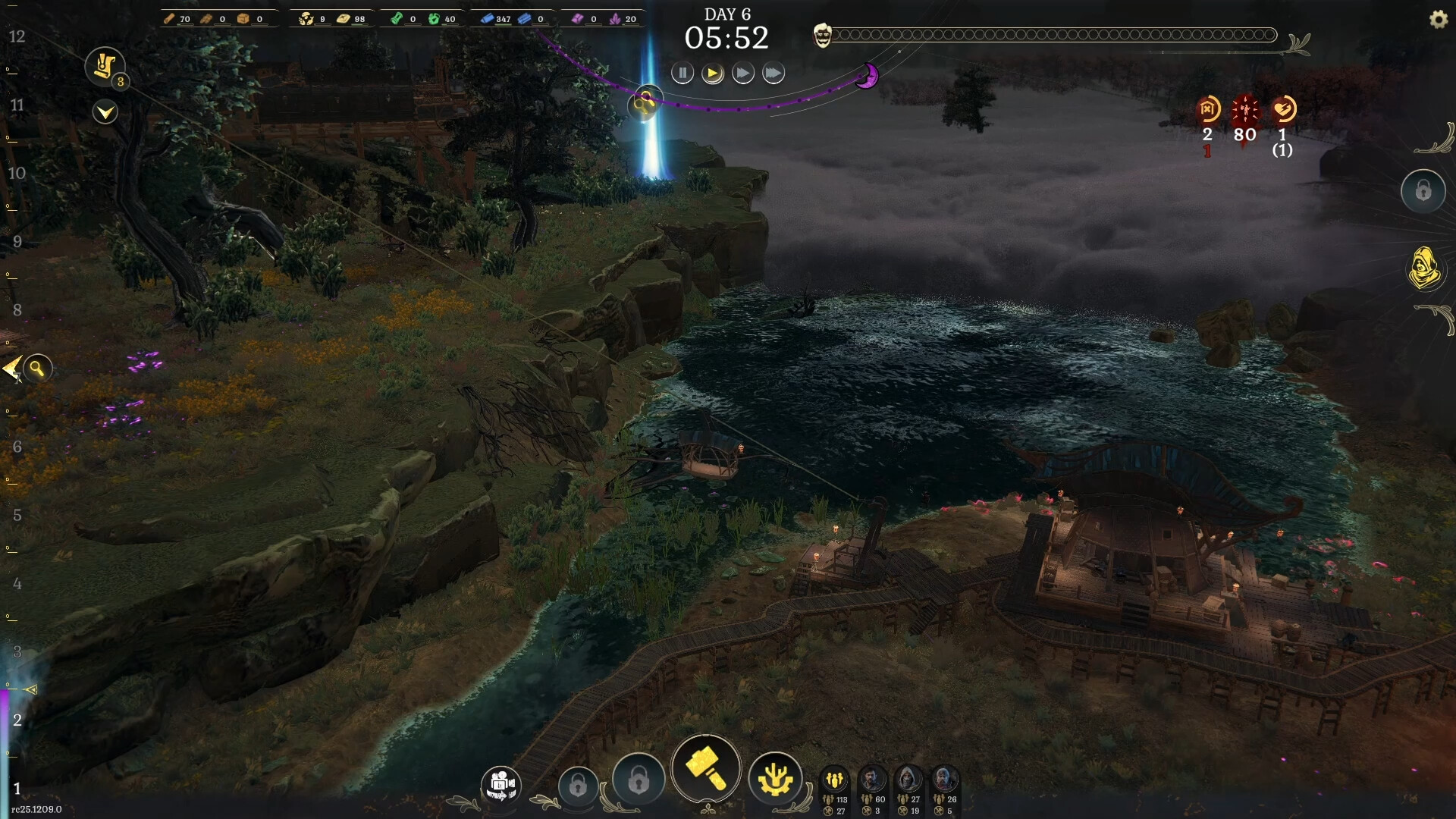Click the arrow marker at the bottom left edge

[x=30, y=690]
